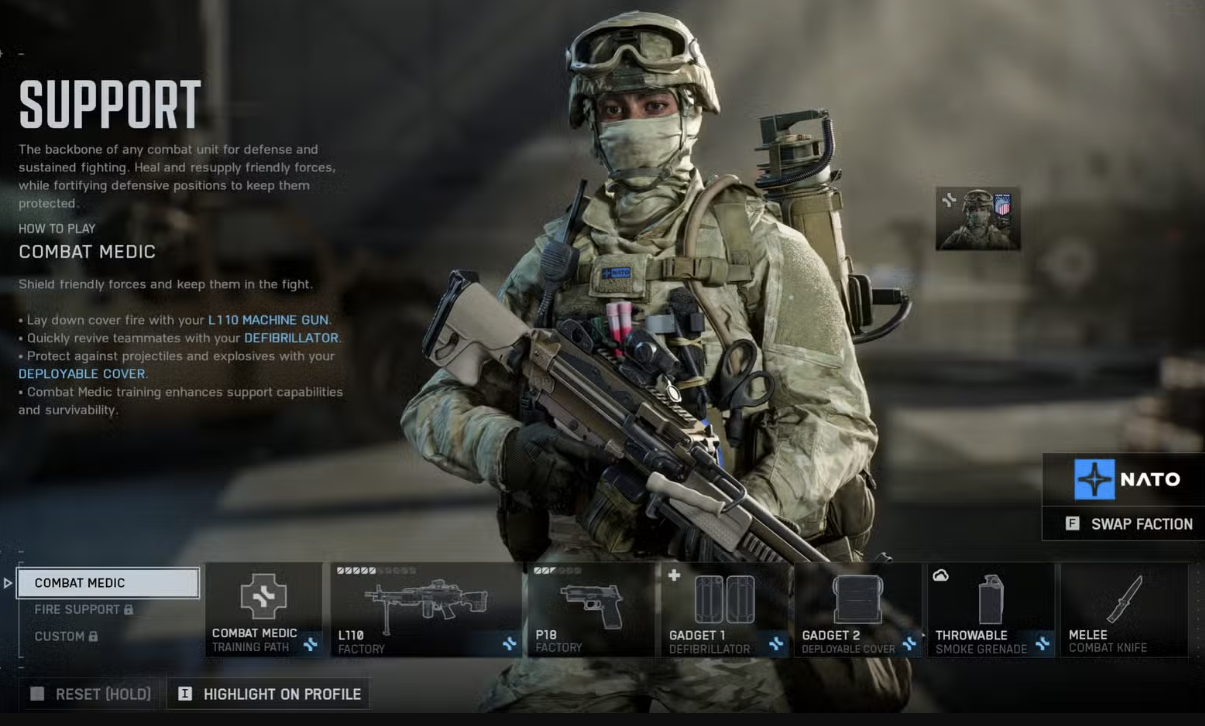This screenshot has height=726, width=1205.
Task: Select the soldier portrait thumbnail
Action: (978, 218)
